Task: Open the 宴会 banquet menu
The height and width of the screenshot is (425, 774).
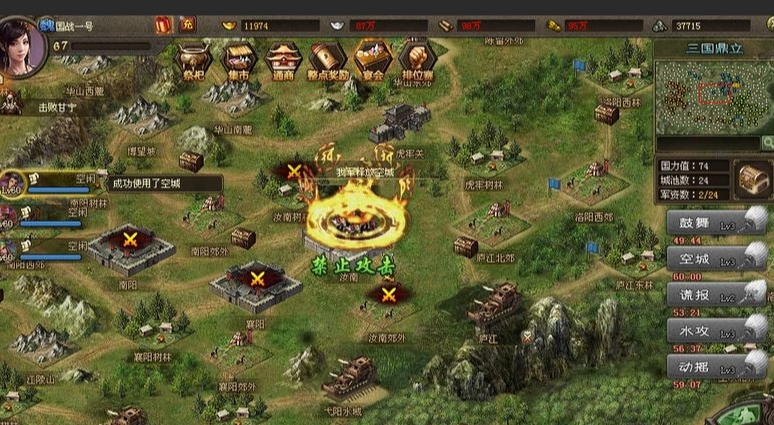Action: click(x=372, y=60)
